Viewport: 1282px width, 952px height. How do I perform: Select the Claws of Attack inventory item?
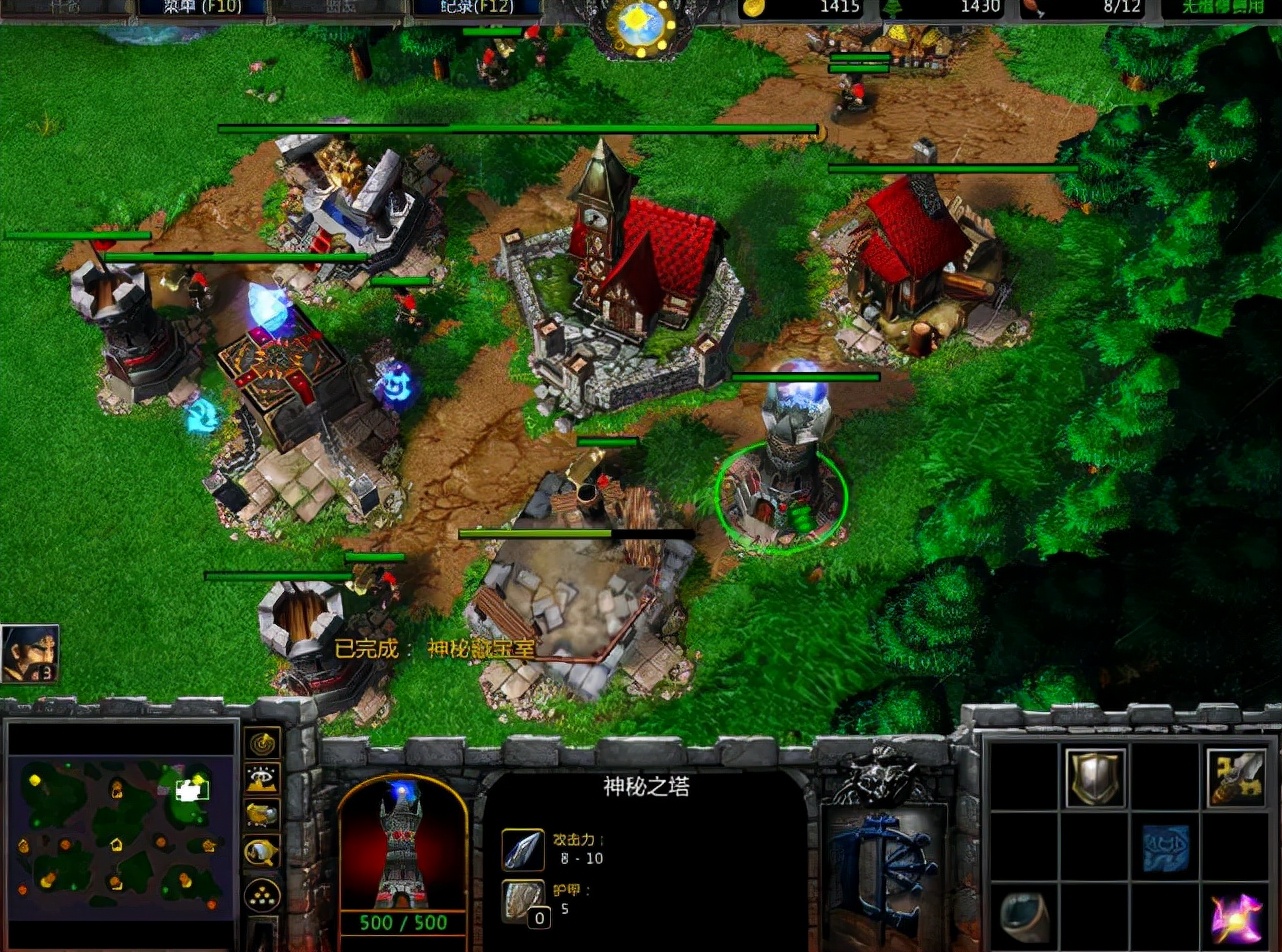click(1237, 777)
